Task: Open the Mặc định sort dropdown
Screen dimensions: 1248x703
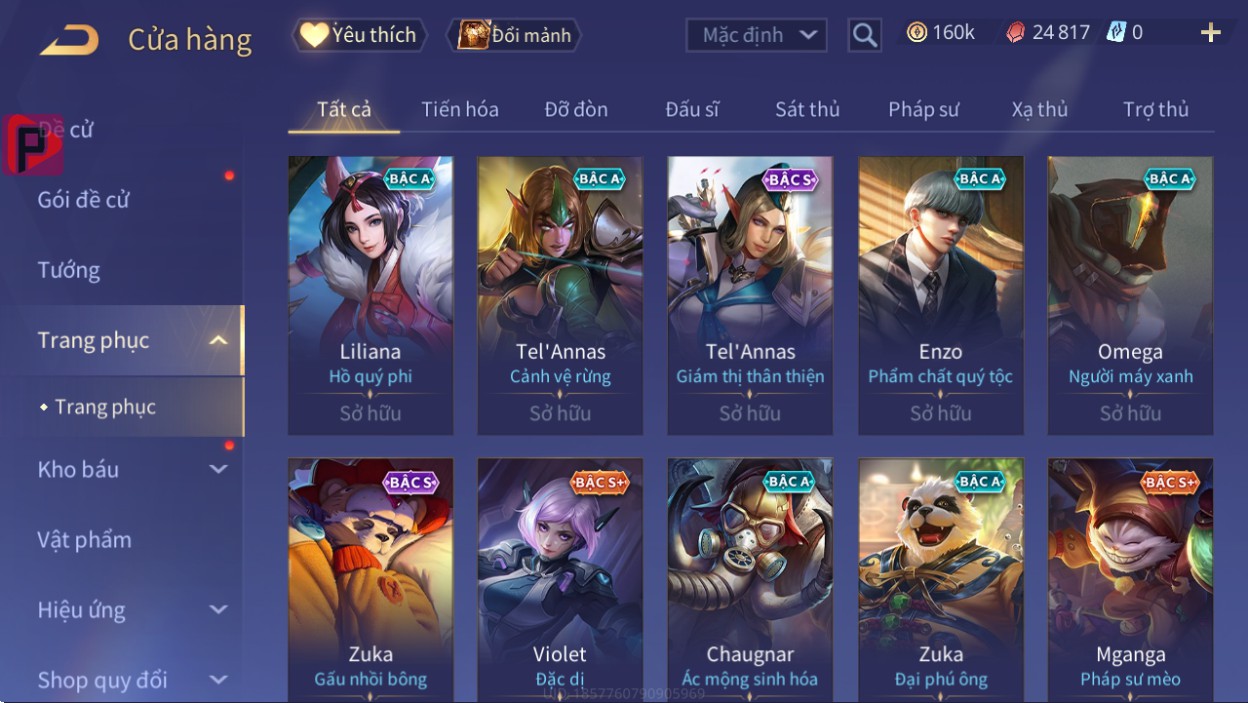Action: pos(756,36)
